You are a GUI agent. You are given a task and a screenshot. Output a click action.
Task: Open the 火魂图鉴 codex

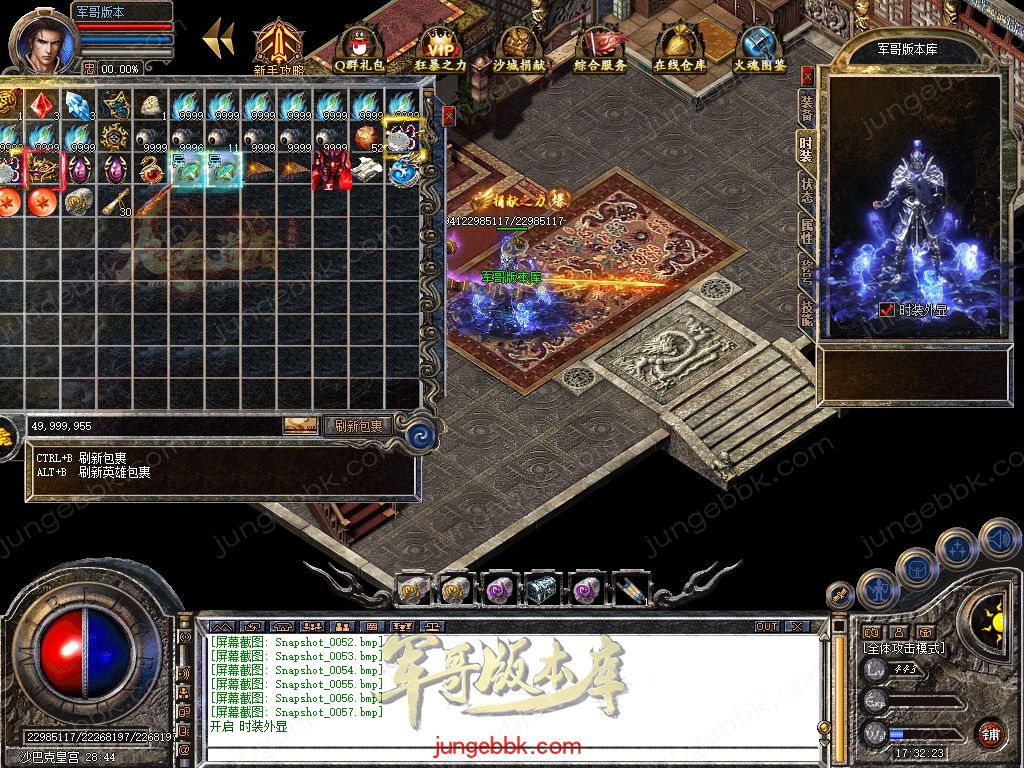click(x=759, y=48)
